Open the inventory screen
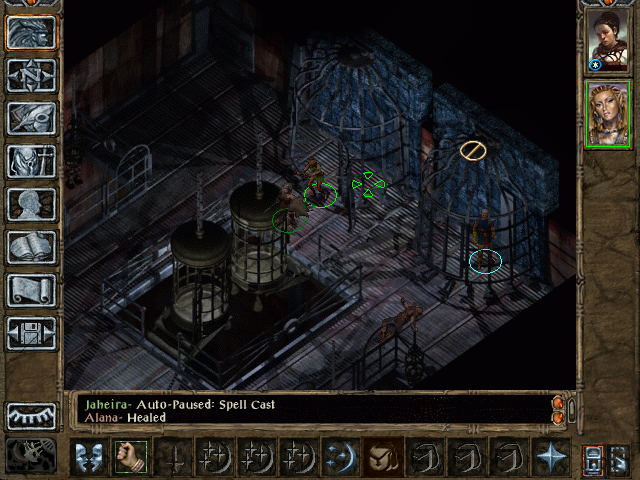 tap(31, 161)
